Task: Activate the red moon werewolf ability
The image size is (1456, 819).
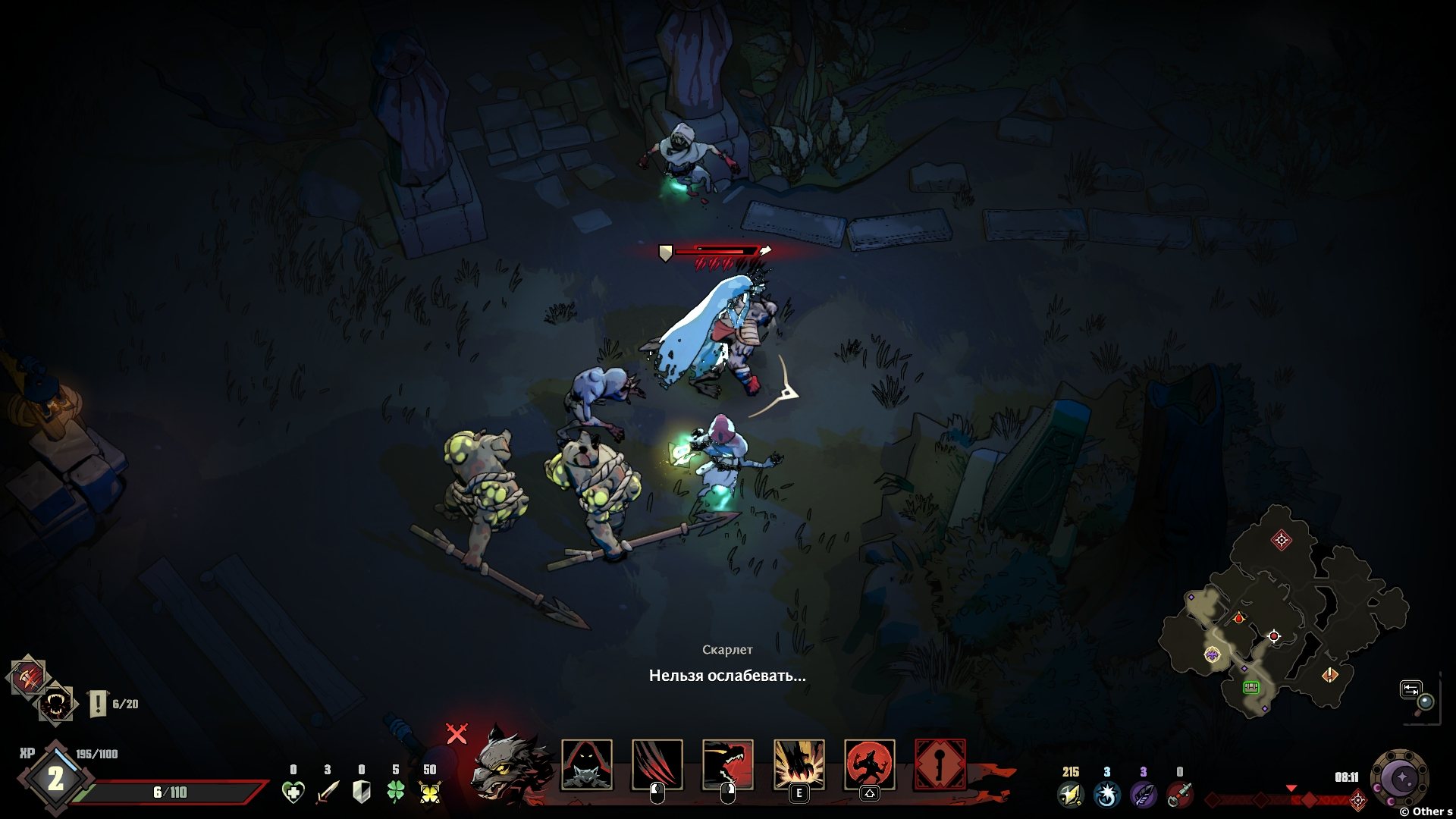Action: [x=869, y=764]
